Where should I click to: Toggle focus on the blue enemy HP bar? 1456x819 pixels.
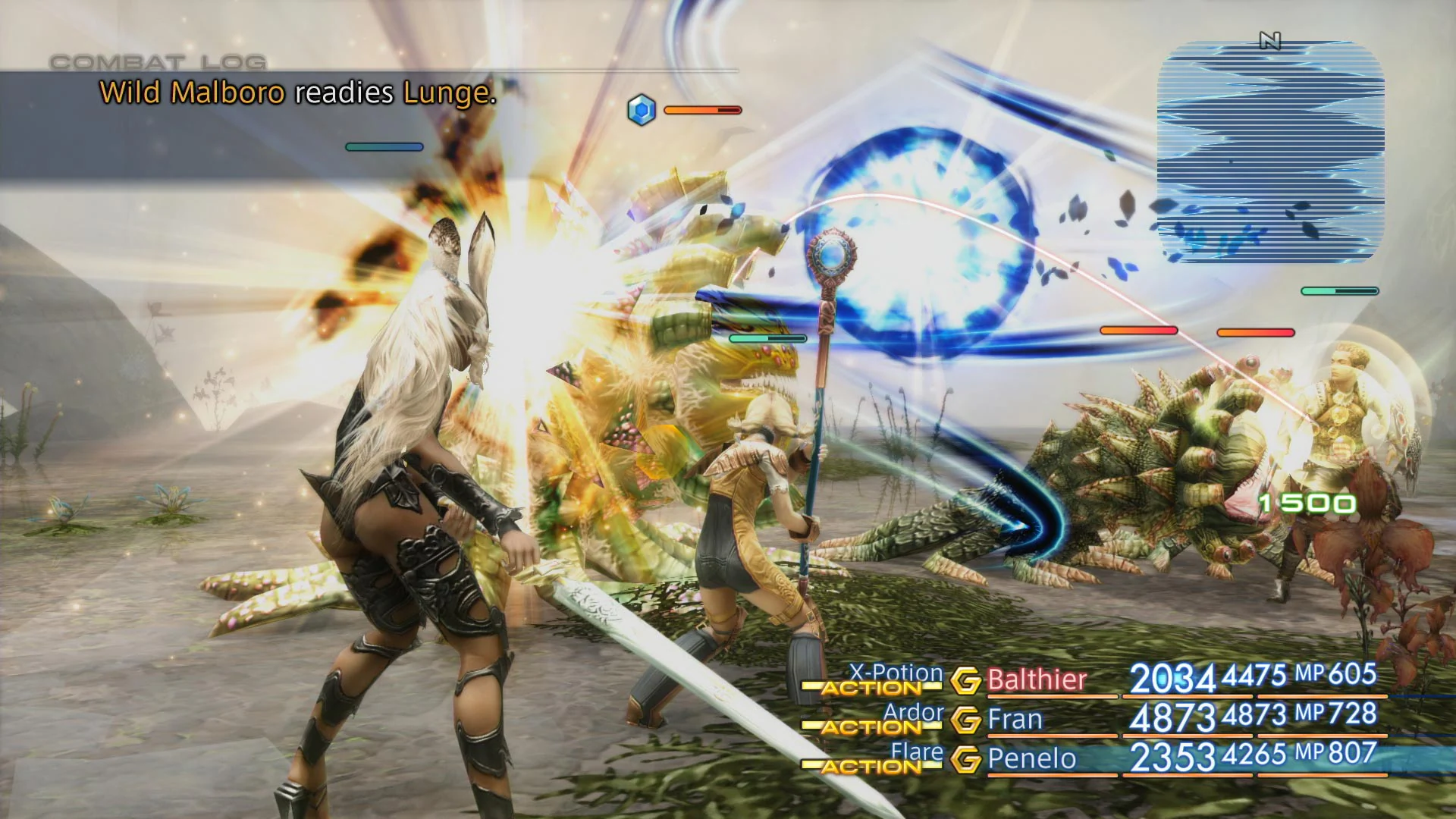pyautogui.click(x=384, y=146)
